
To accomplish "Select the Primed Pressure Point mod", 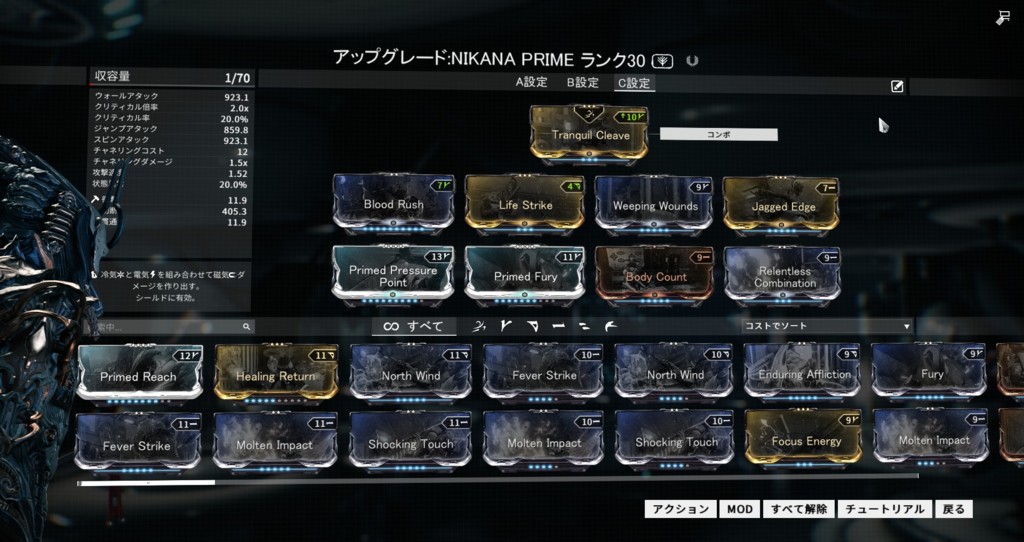I will click(393, 274).
